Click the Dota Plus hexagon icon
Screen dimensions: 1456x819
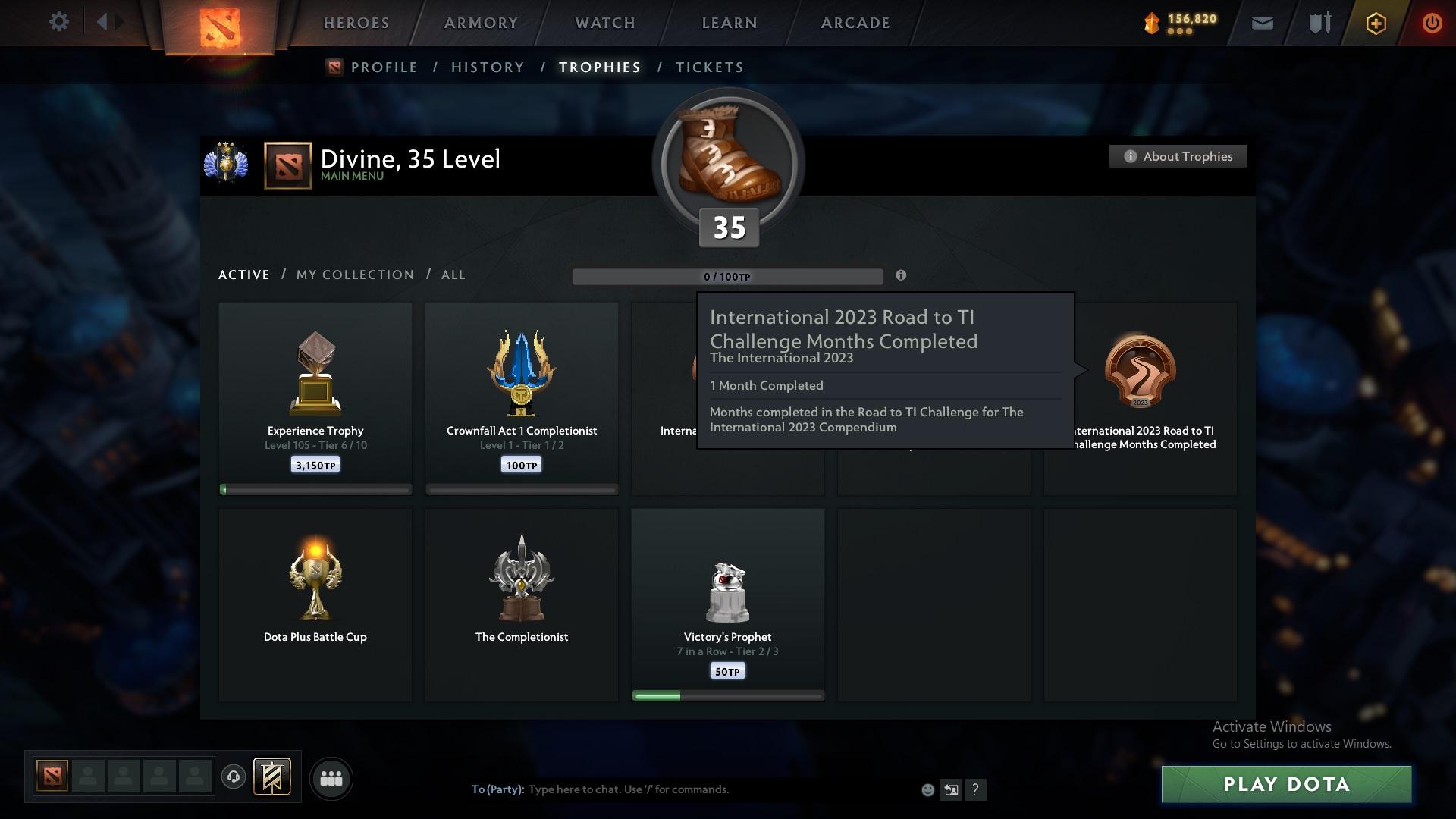point(1375,23)
